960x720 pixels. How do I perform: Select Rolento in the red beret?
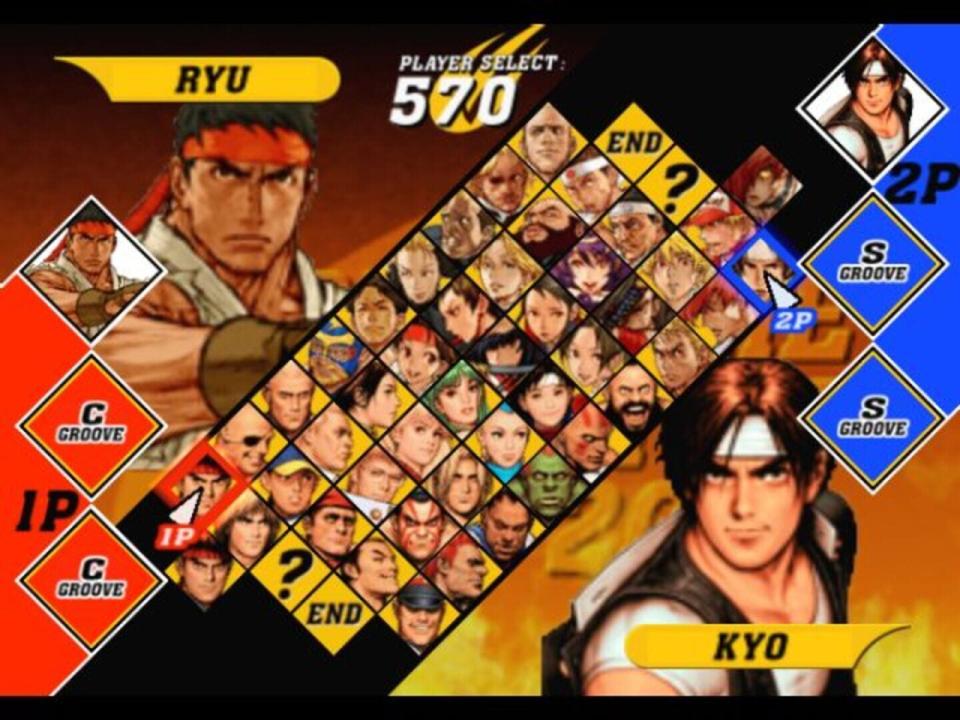pos(330,522)
